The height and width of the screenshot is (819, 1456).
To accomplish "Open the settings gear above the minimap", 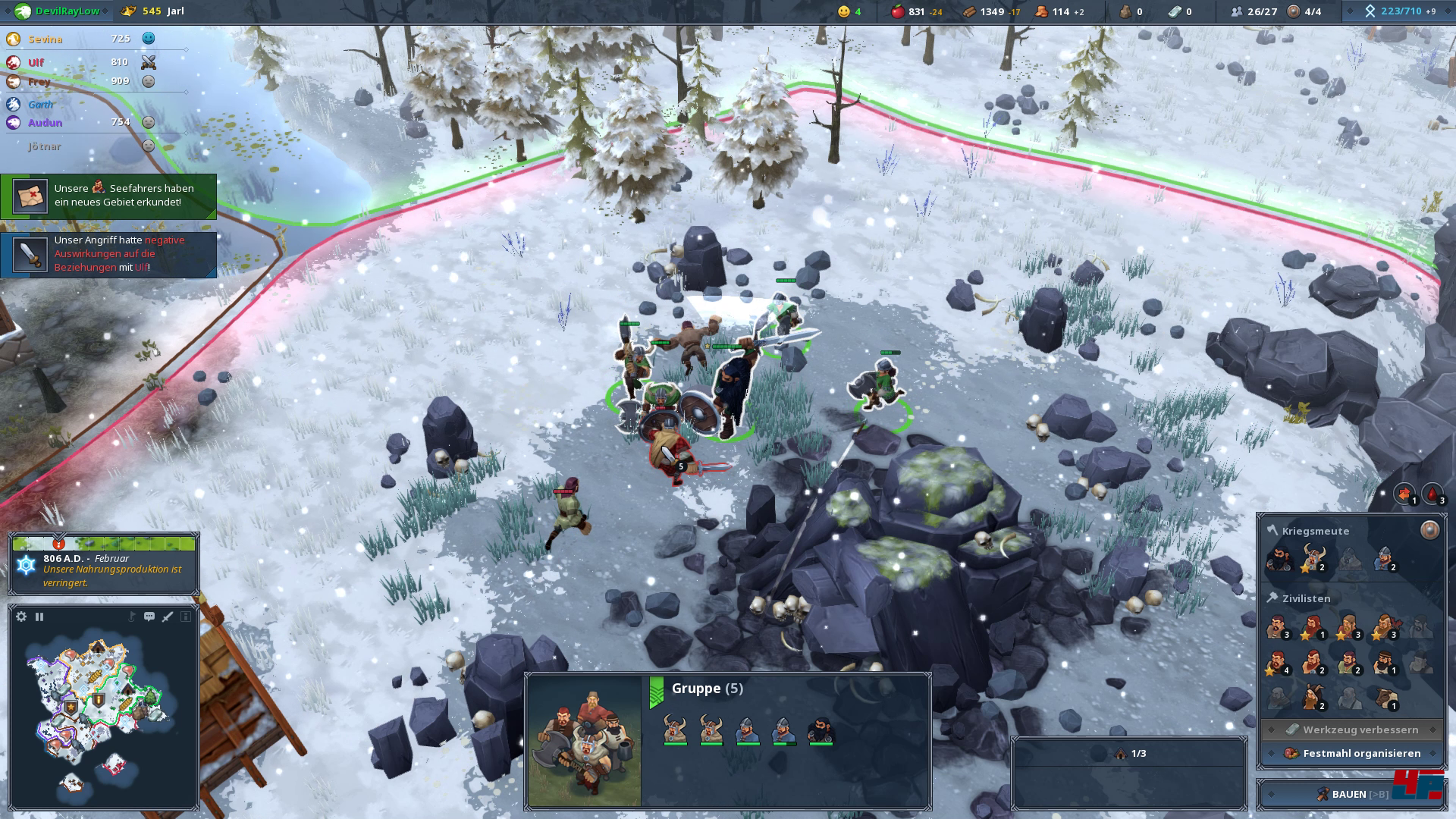I will (x=21, y=617).
